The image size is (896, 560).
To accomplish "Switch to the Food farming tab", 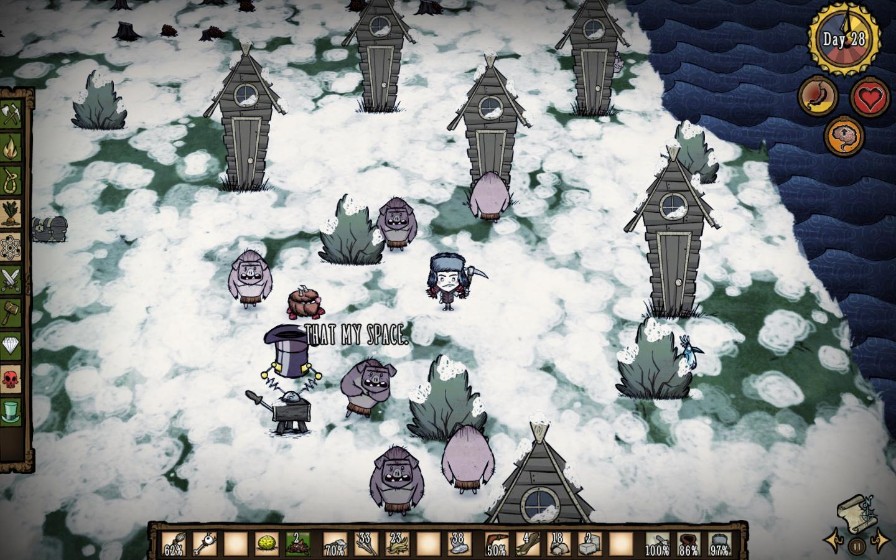I will click(11, 213).
